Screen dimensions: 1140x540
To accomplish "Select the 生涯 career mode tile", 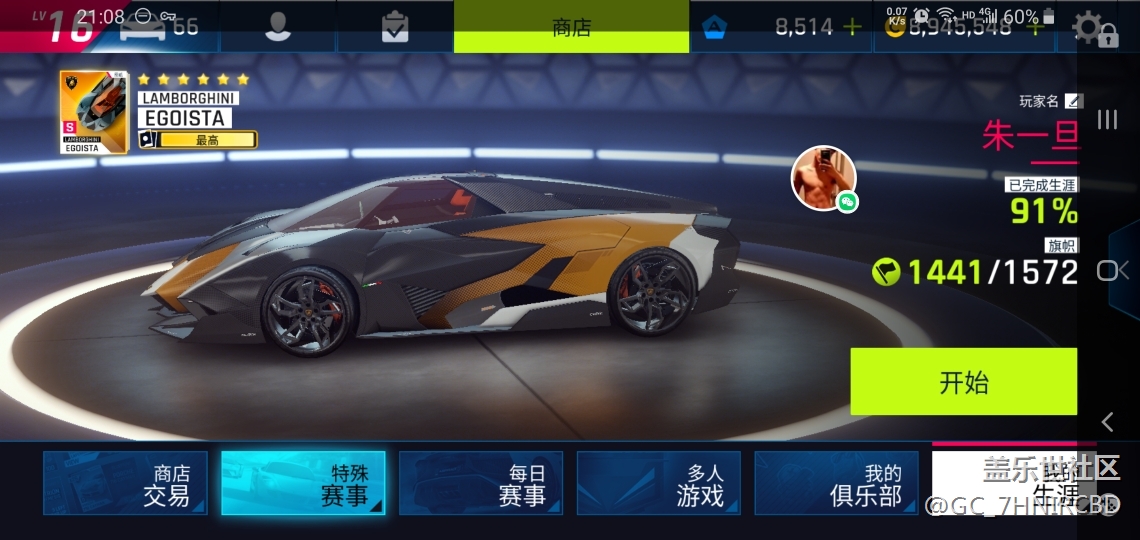I will (1010, 483).
